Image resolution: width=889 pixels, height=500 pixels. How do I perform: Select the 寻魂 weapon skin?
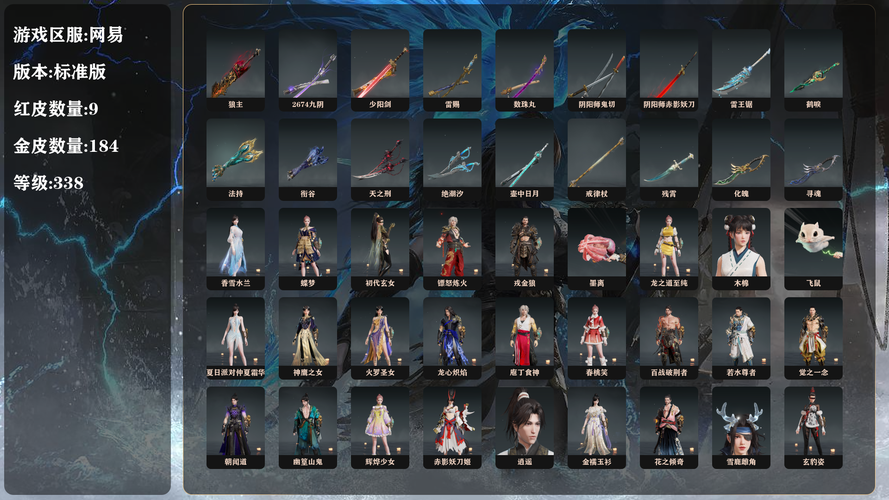pyautogui.click(x=813, y=158)
